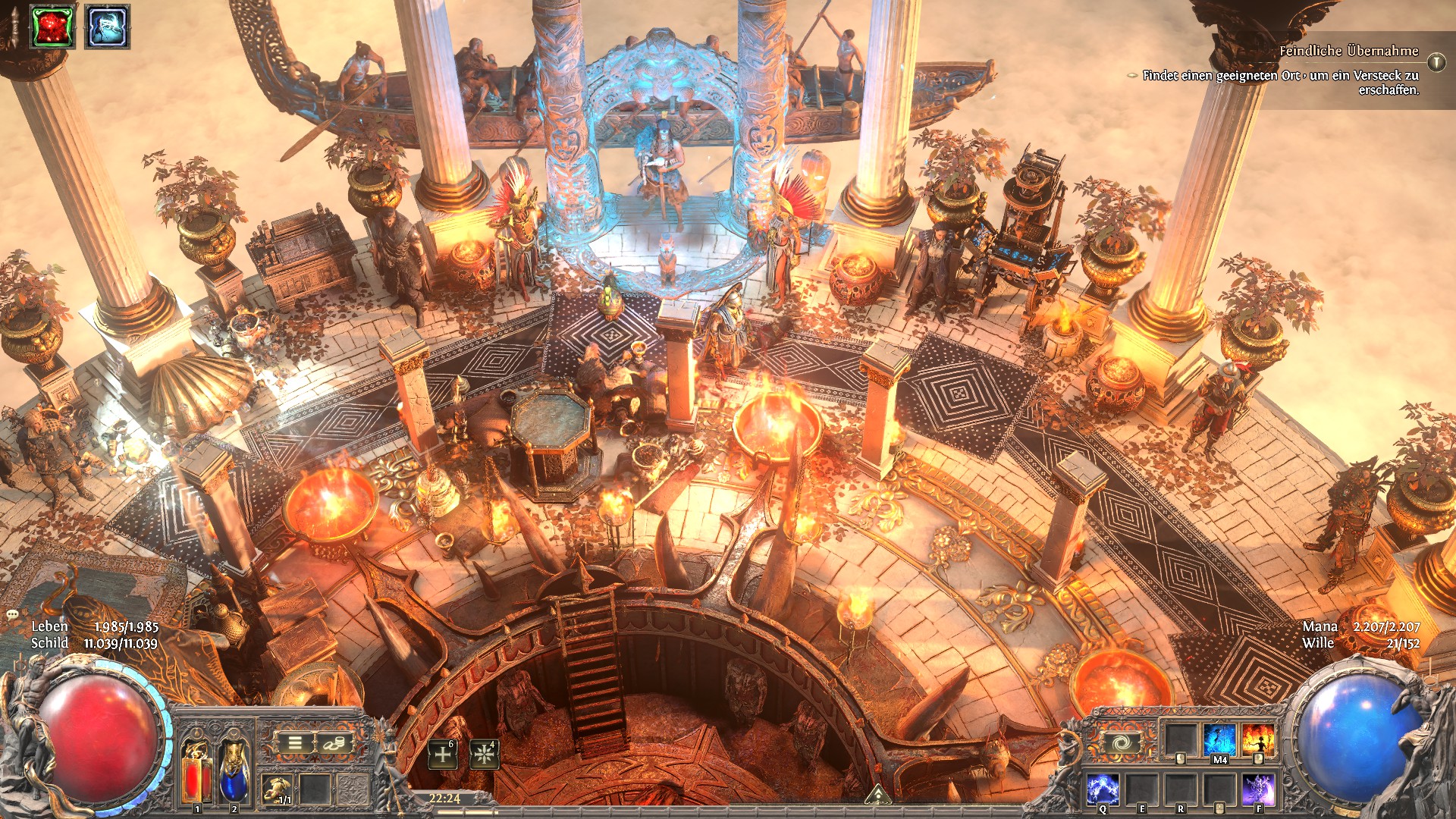Toggle the round quest tracker button

pyautogui.click(x=1436, y=62)
